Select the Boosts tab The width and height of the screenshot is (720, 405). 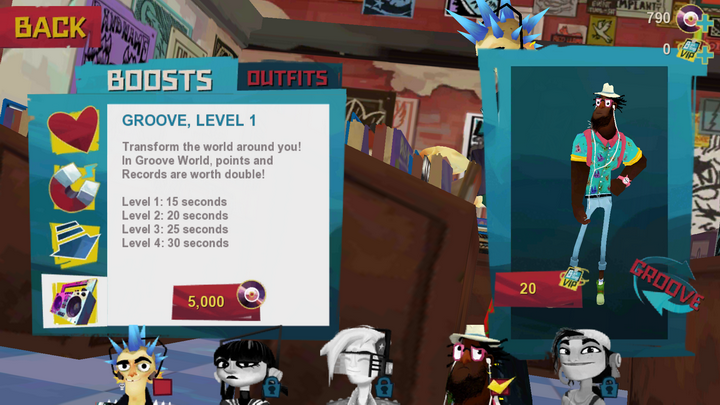[x=160, y=80]
